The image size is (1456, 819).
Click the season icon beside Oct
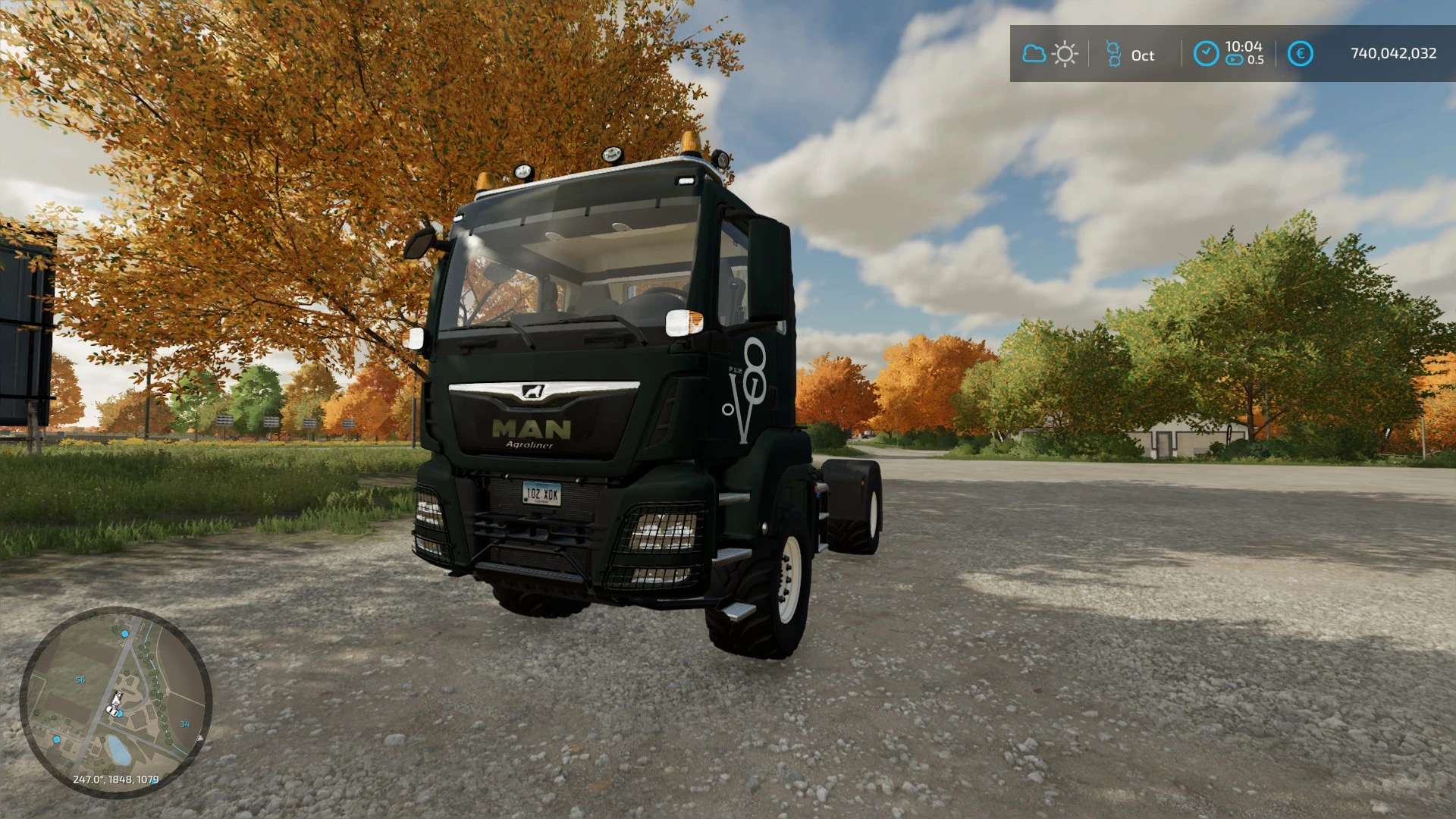[x=1113, y=55]
